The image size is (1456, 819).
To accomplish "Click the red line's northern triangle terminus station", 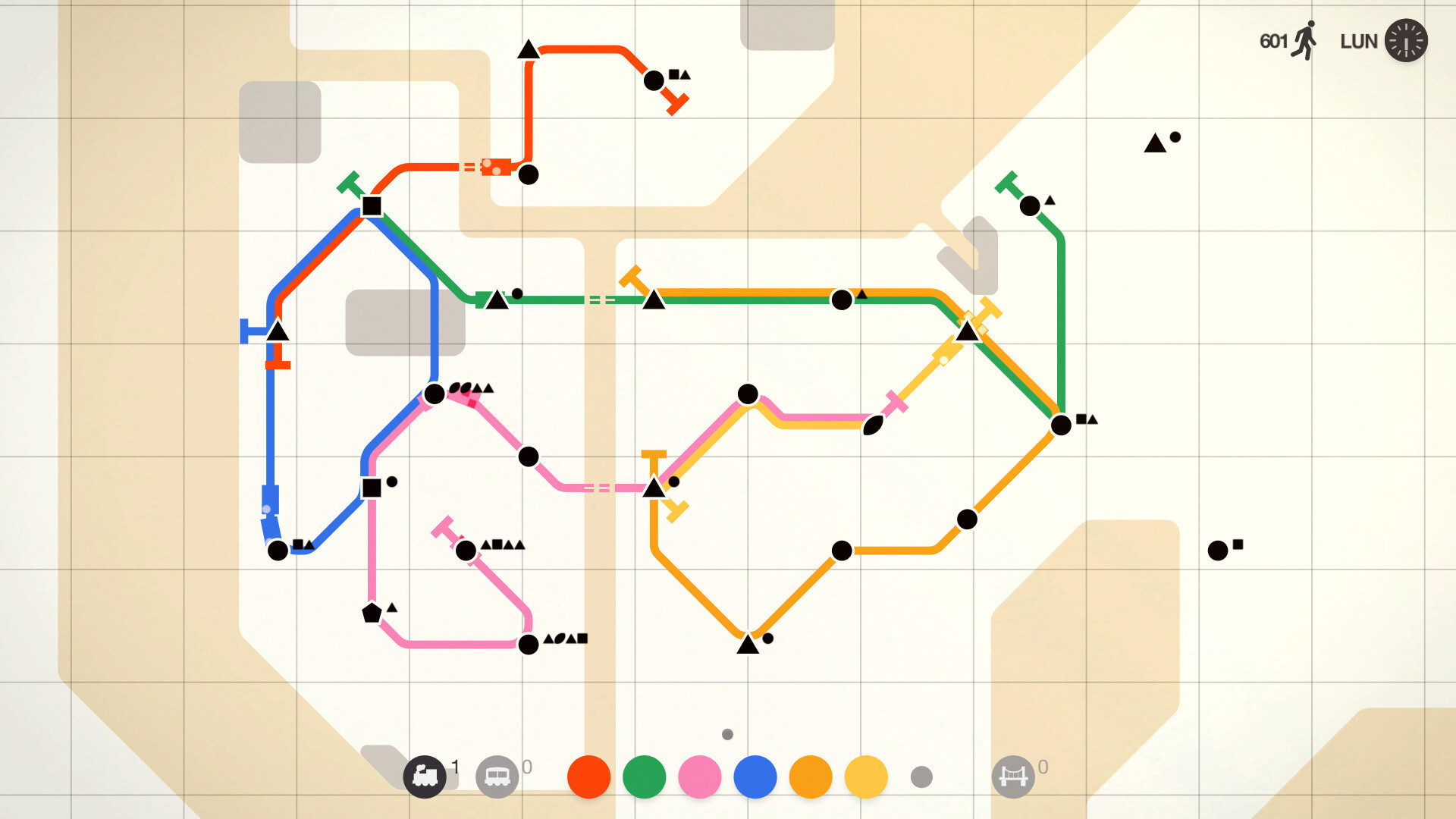I will (x=527, y=50).
